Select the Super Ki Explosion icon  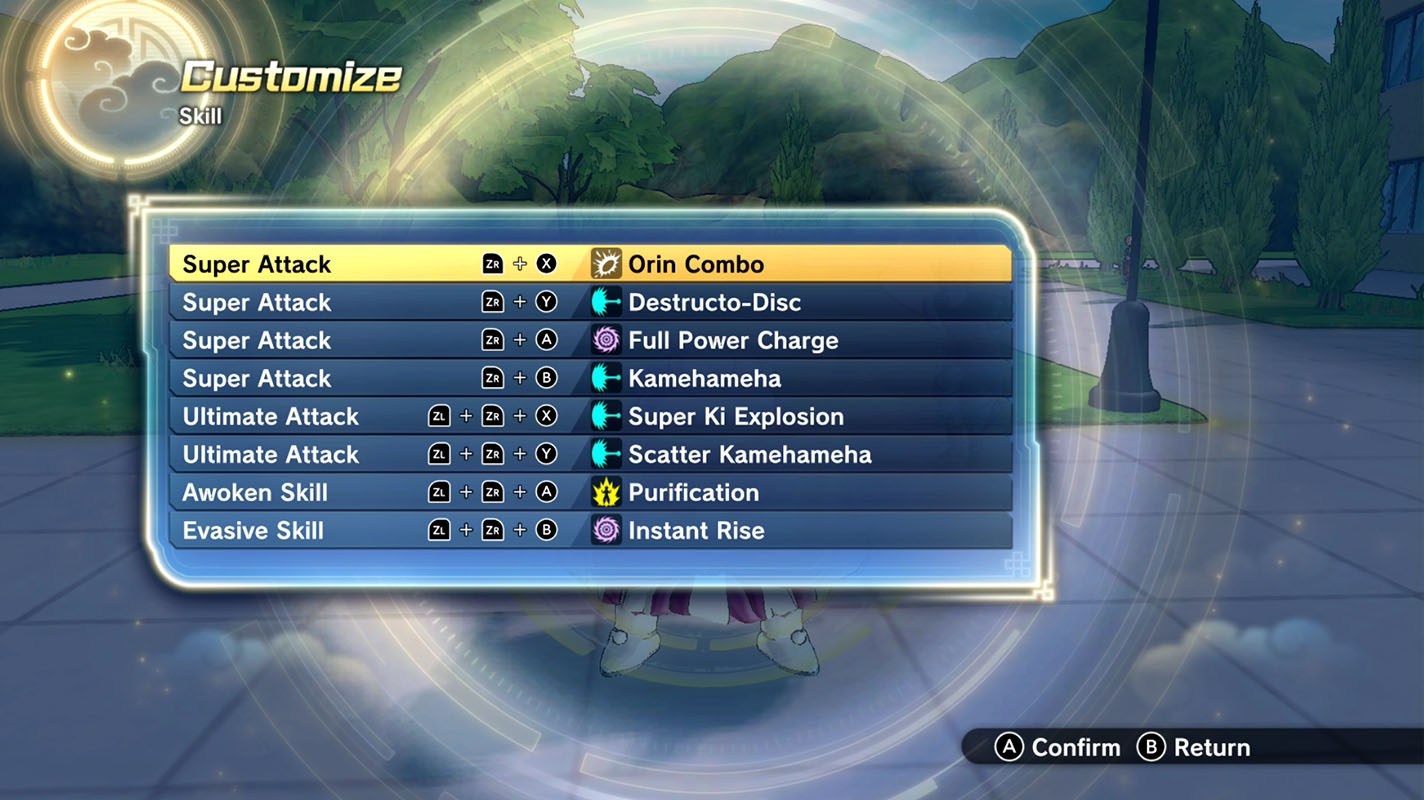click(x=607, y=416)
